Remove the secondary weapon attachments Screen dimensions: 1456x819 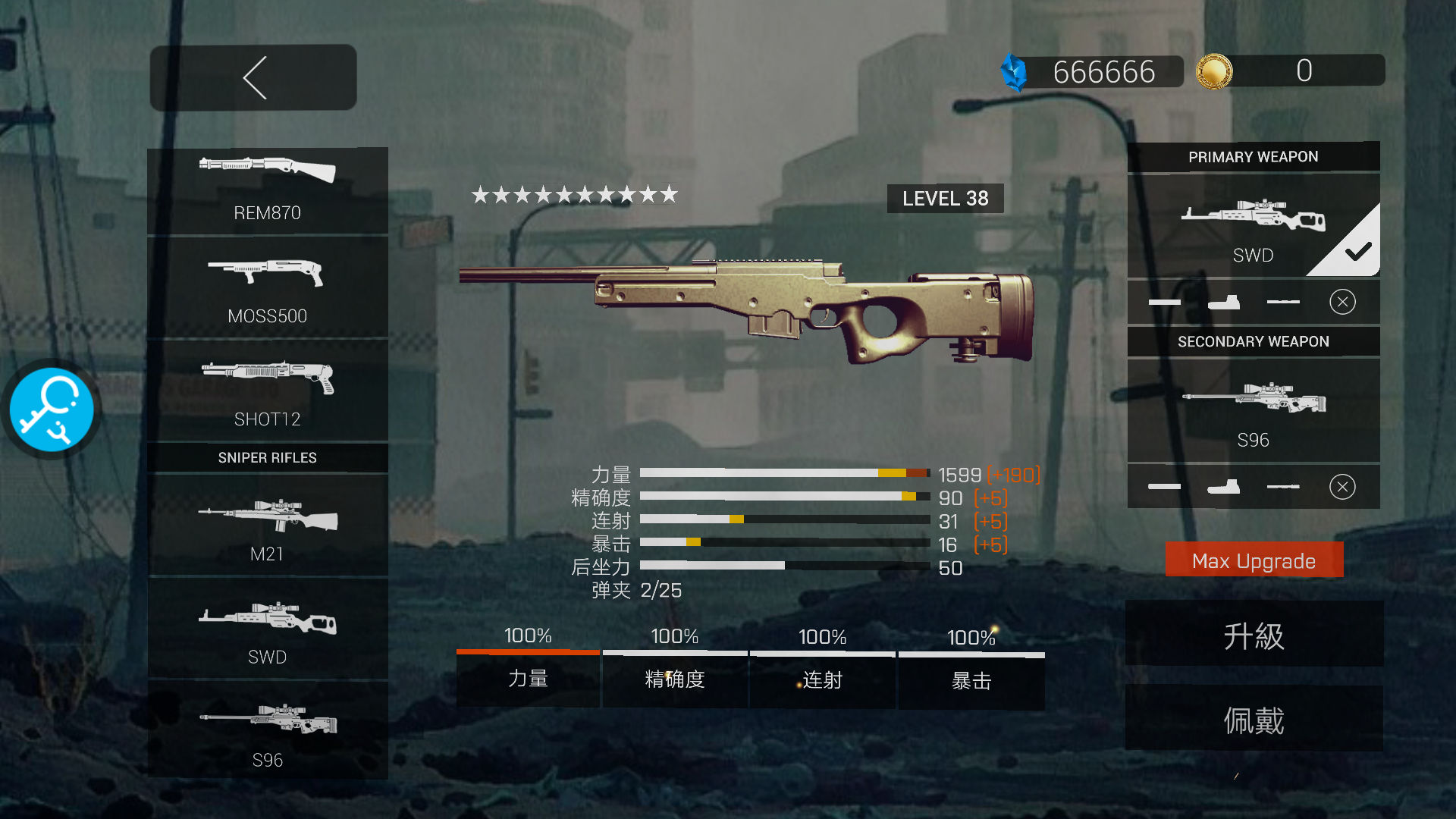click(x=1342, y=487)
